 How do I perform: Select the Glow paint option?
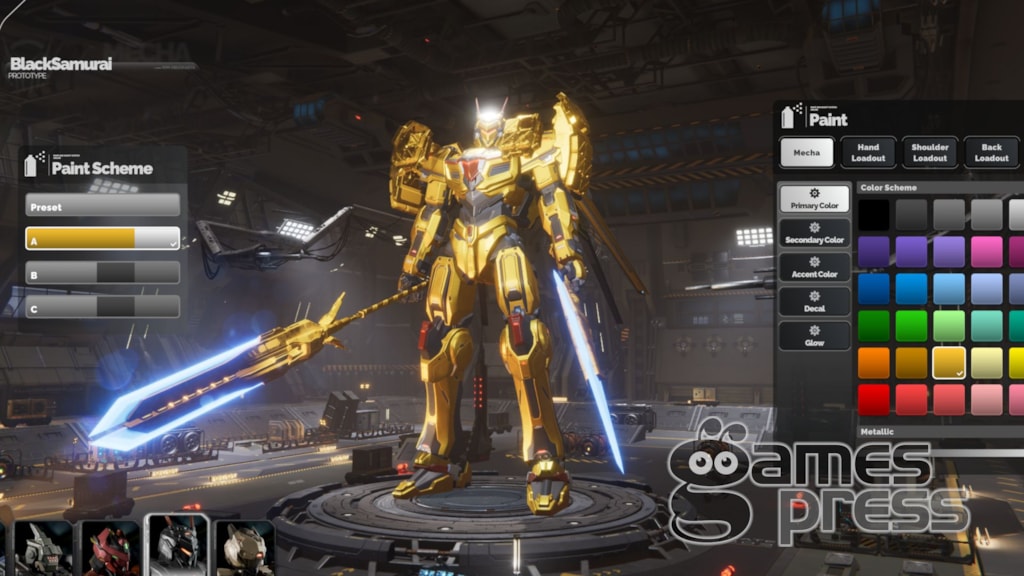pos(814,336)
